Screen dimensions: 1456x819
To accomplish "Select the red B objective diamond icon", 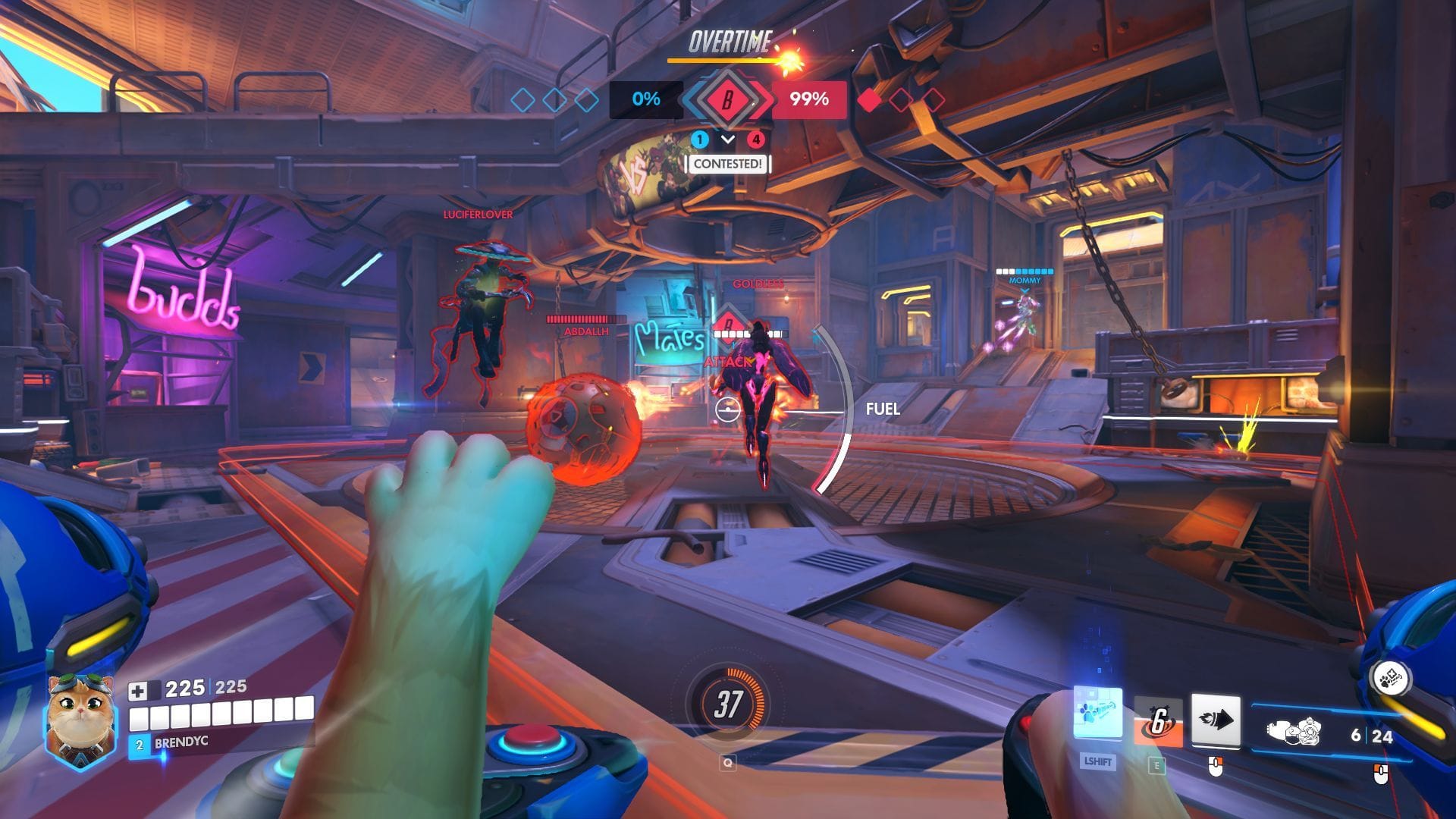I will 726,99.
